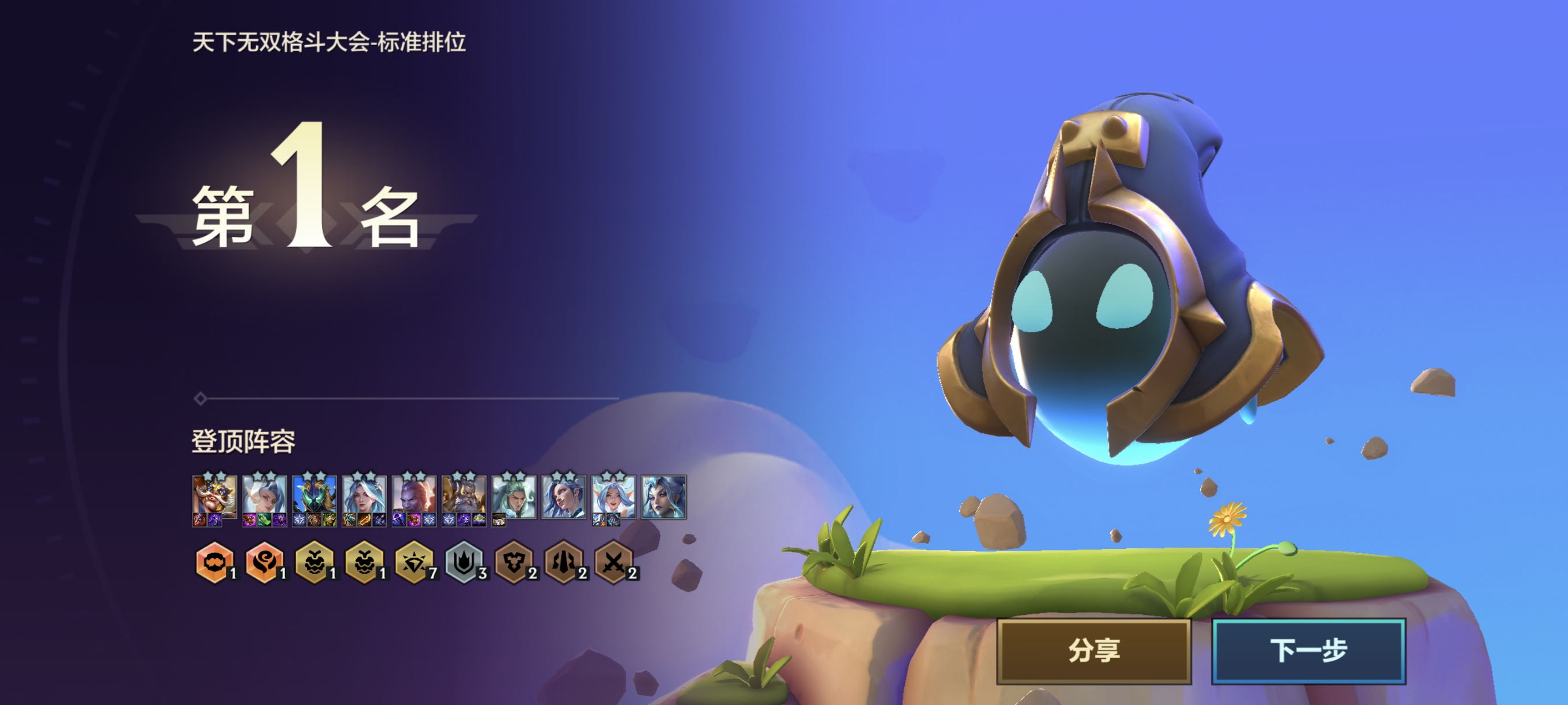1568x705 pixels.
Task: View the silver crown-shield trait icon
Action: pyautogui.click(x=464, y=563)
